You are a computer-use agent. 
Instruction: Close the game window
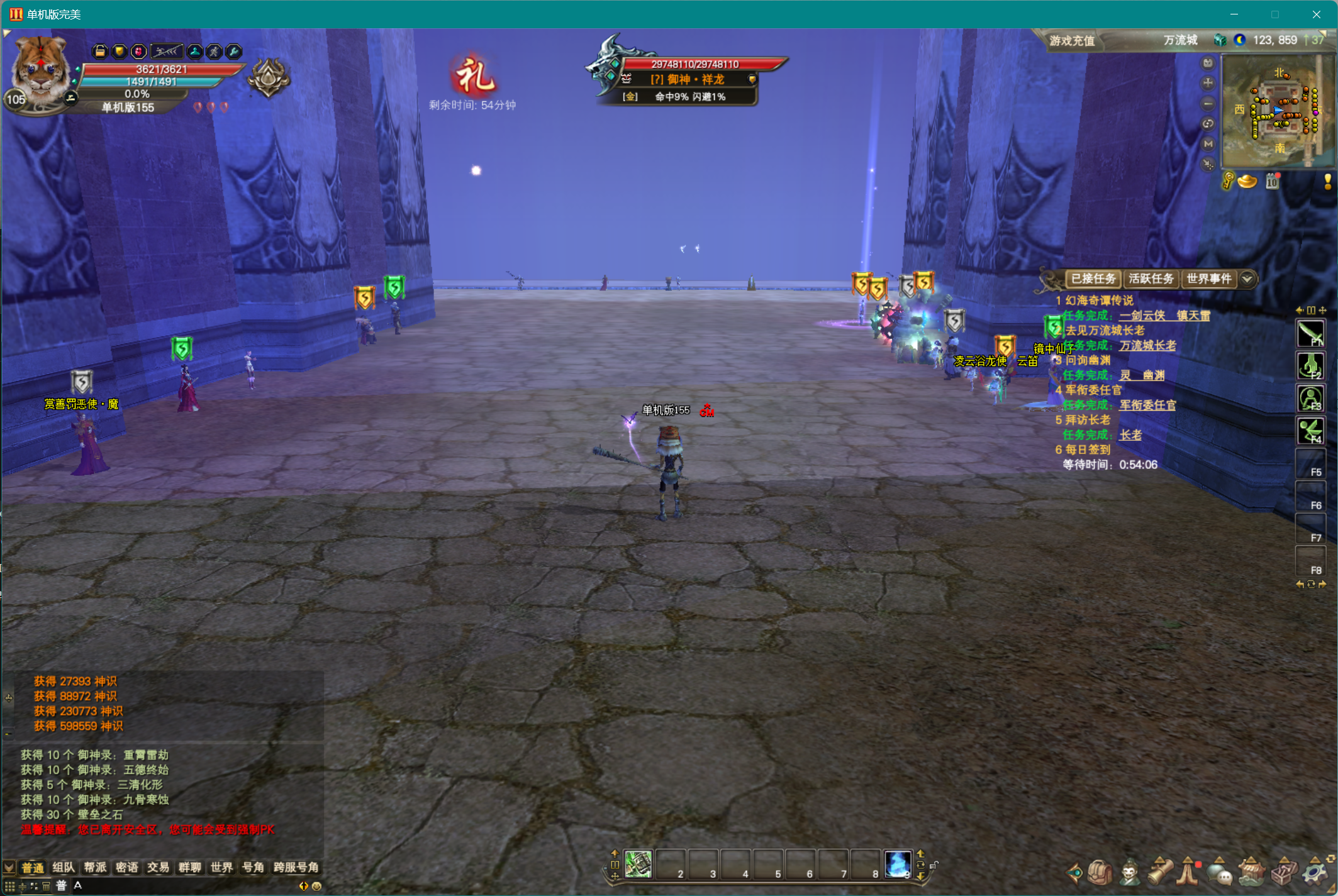(x=1316, y=14)
